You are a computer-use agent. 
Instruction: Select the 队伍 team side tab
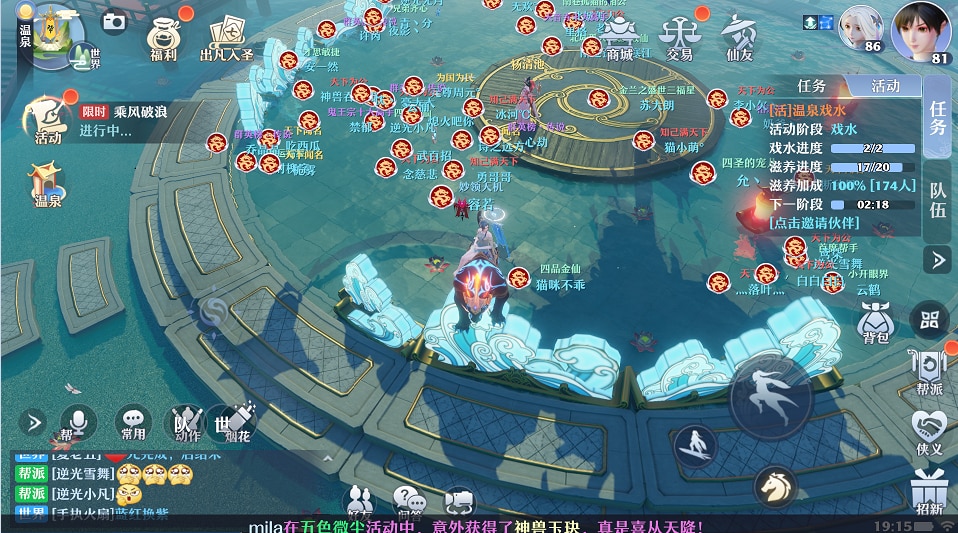(938, 198)
